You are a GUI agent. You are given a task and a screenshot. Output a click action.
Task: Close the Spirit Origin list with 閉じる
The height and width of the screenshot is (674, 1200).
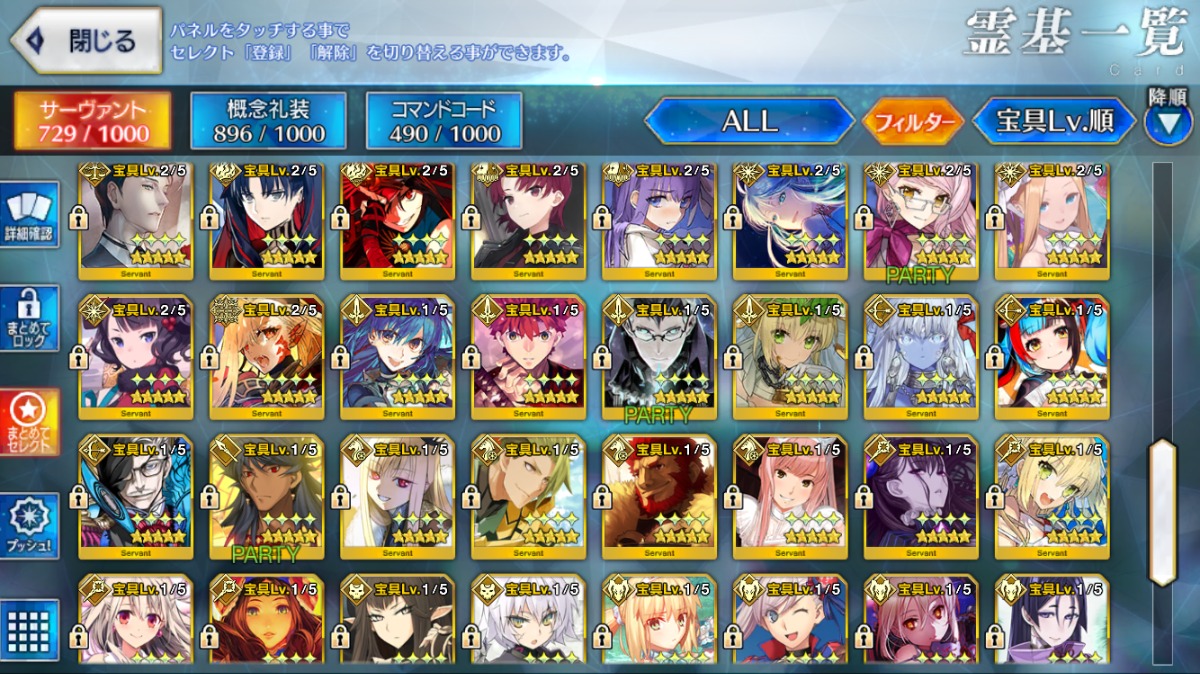coord(86,41)
